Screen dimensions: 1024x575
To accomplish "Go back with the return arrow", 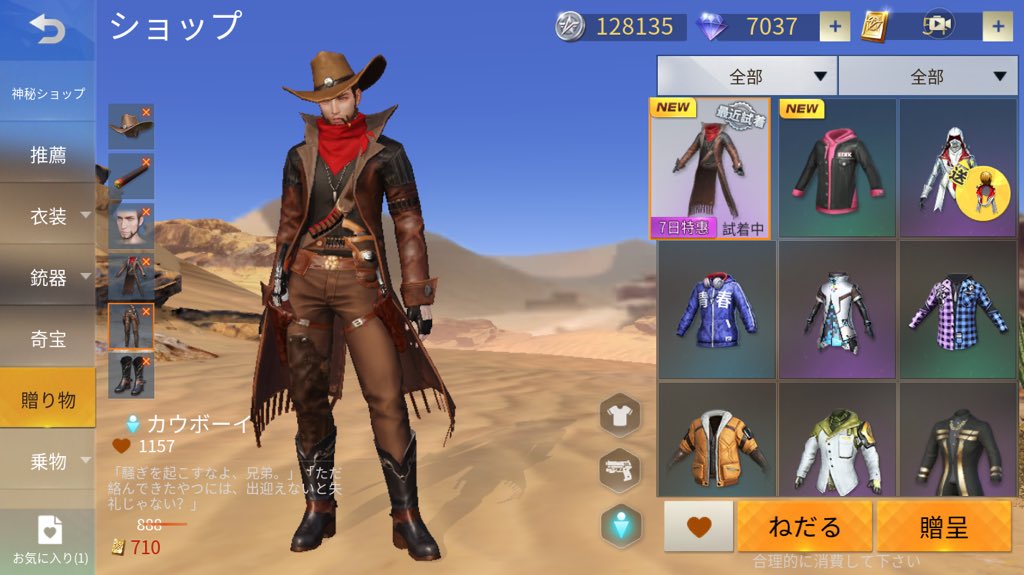I will [x=47, y=30].
